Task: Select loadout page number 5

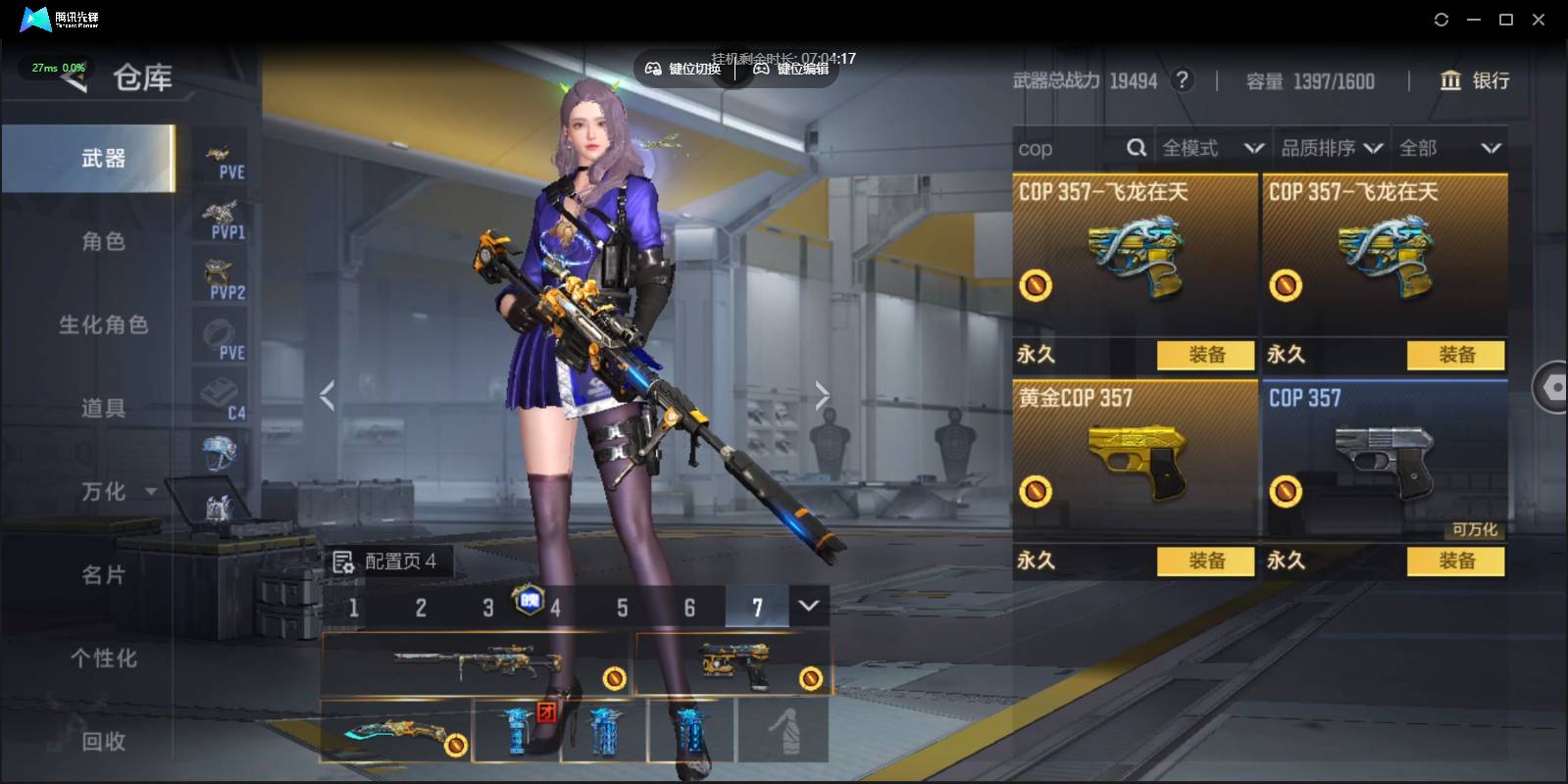Action: [622, 608]
